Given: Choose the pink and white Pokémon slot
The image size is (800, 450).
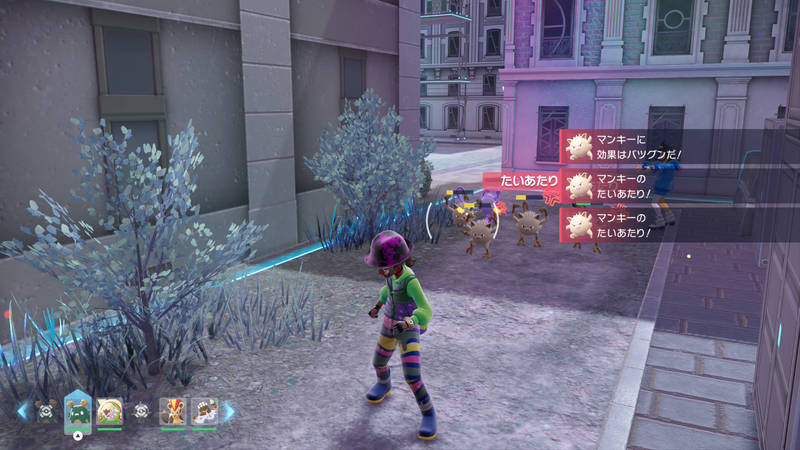Looking at the screenshot, I should click(109, 411).
